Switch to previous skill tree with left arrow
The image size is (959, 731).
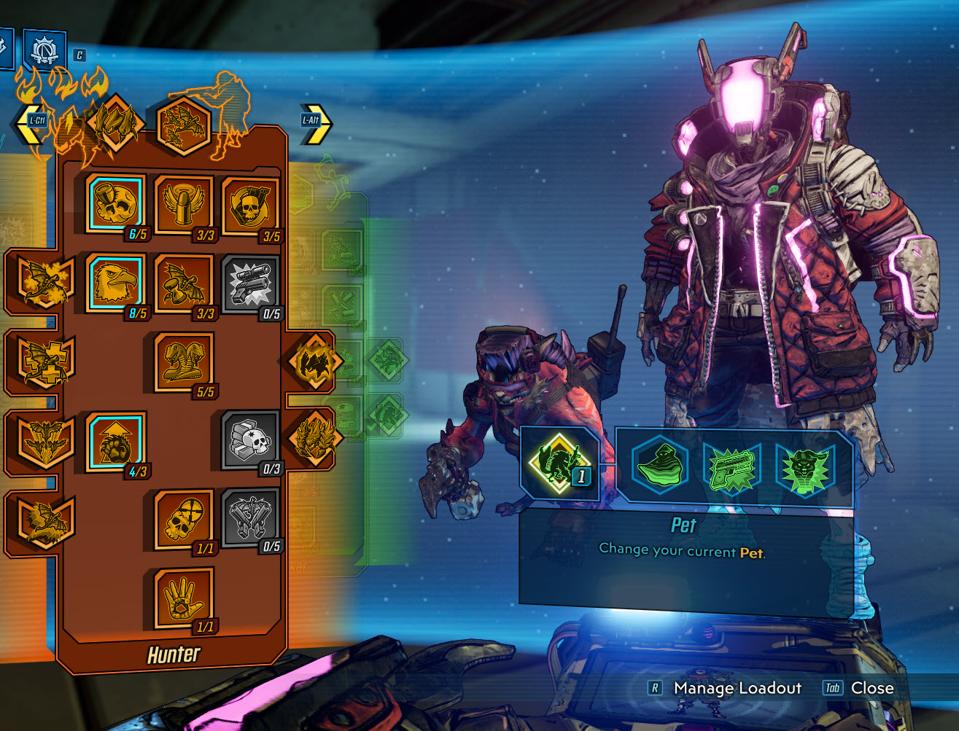(x=30, y=123)
